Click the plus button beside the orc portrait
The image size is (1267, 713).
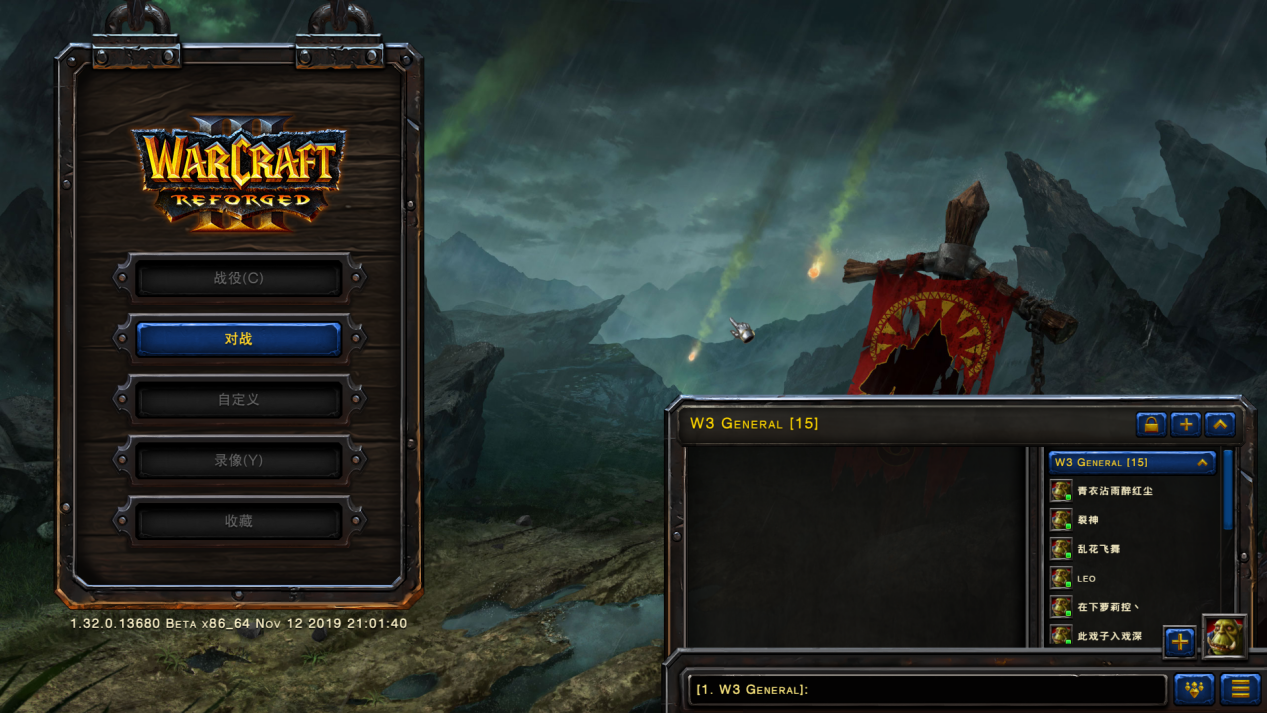click(1180, 642)
